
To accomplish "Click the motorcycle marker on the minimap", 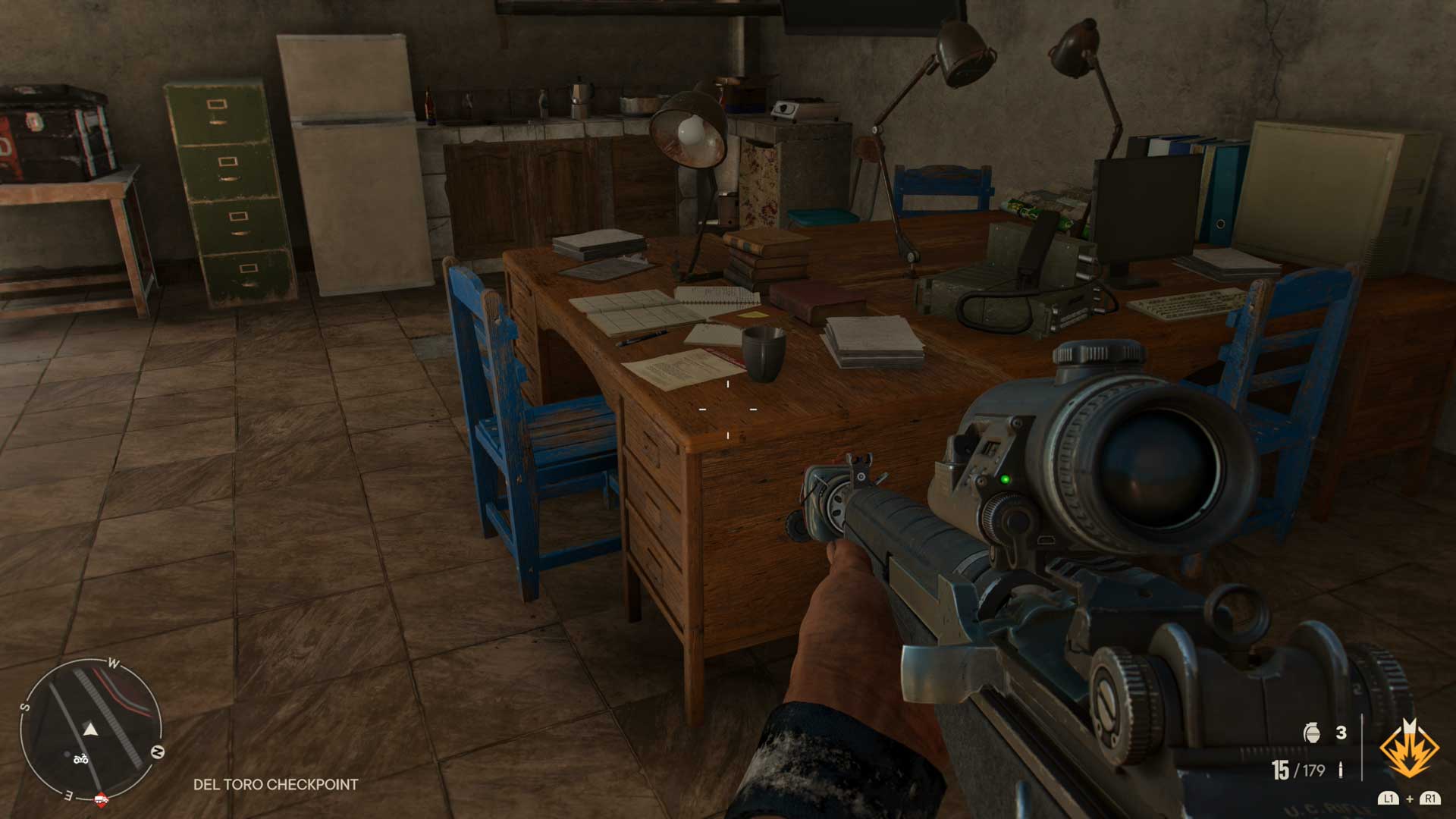I will 80,758.
